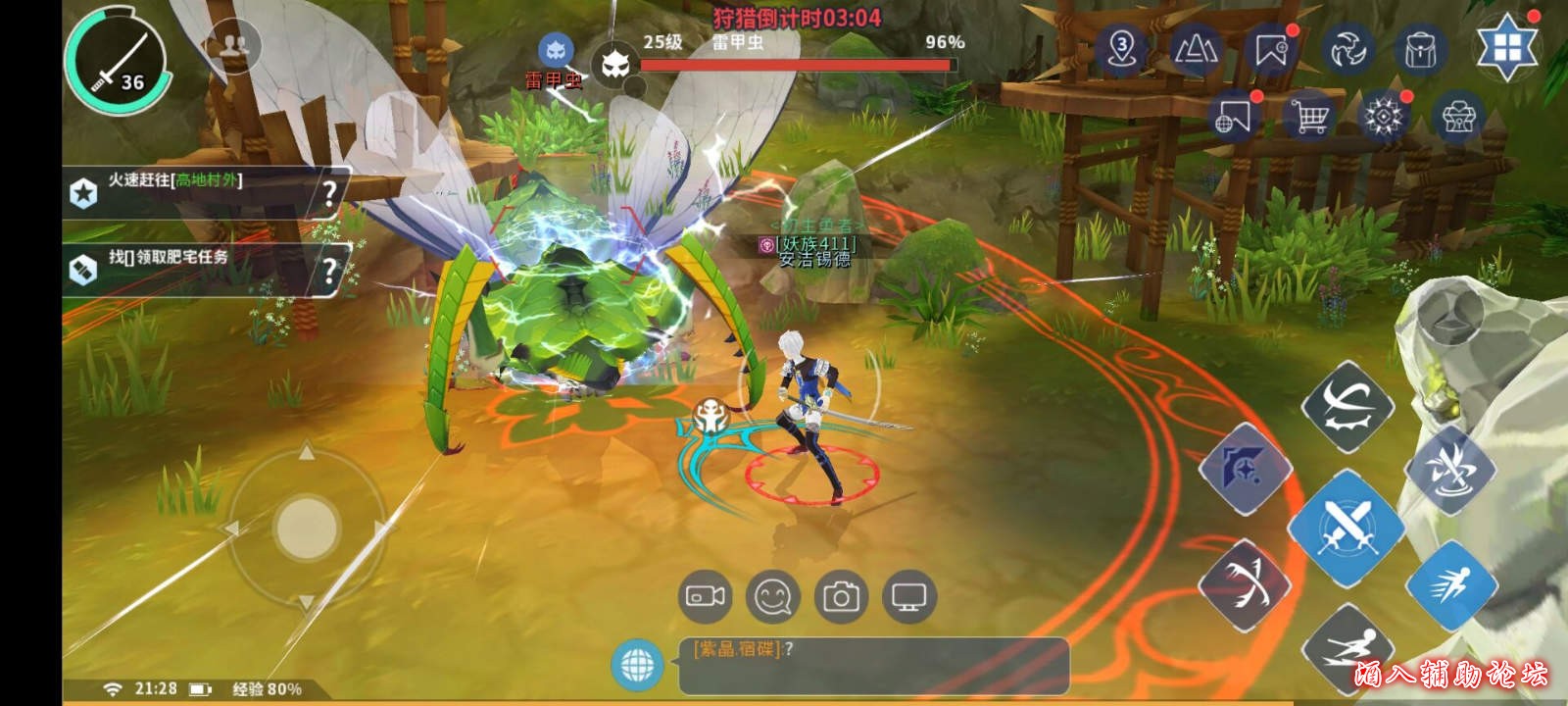Open the mountain peaks icon
The height and width of the screenshot is (706, 1568).
1196,49
